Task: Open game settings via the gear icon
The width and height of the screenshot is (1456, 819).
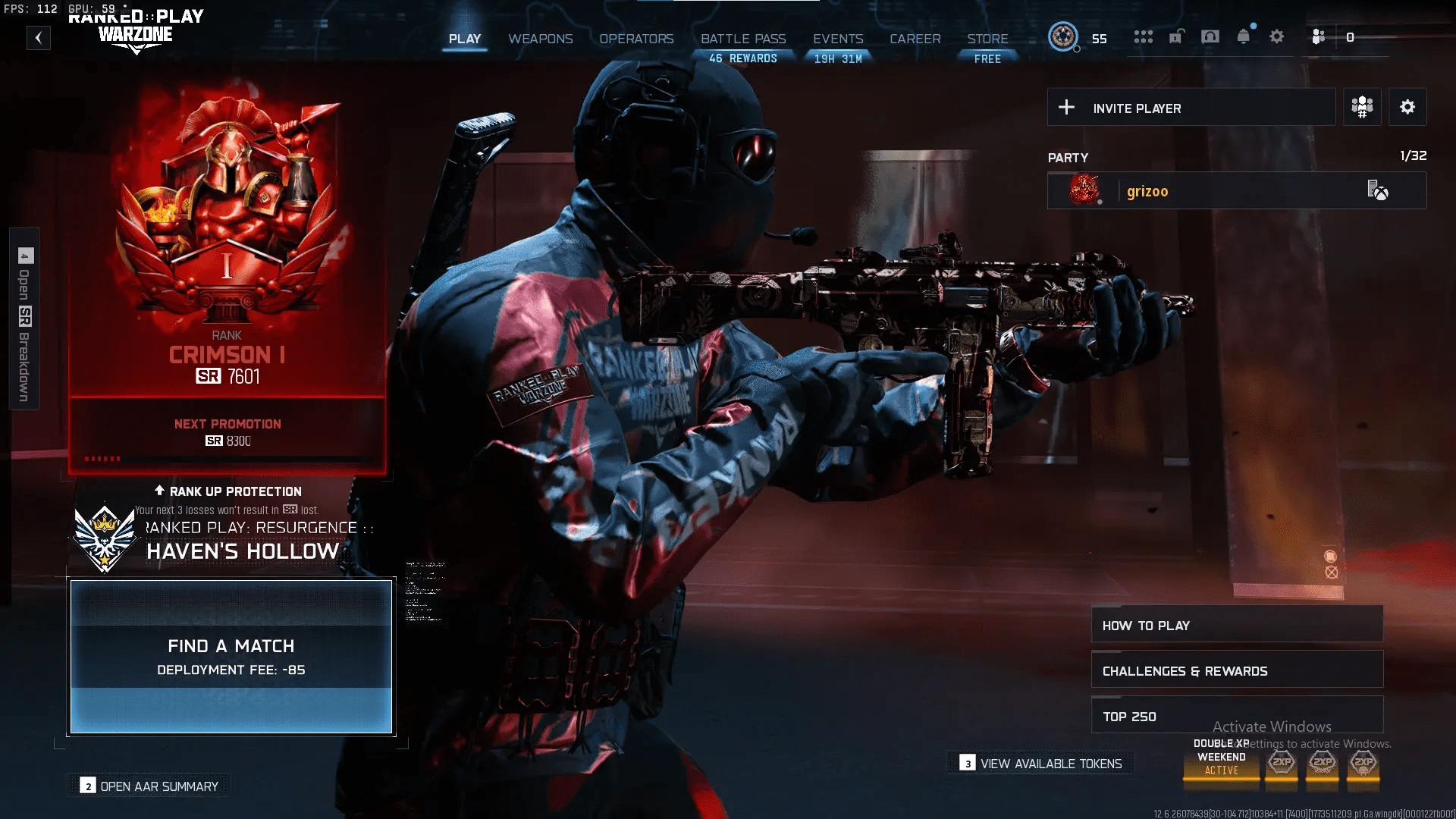Action: tap(1276, 36)
